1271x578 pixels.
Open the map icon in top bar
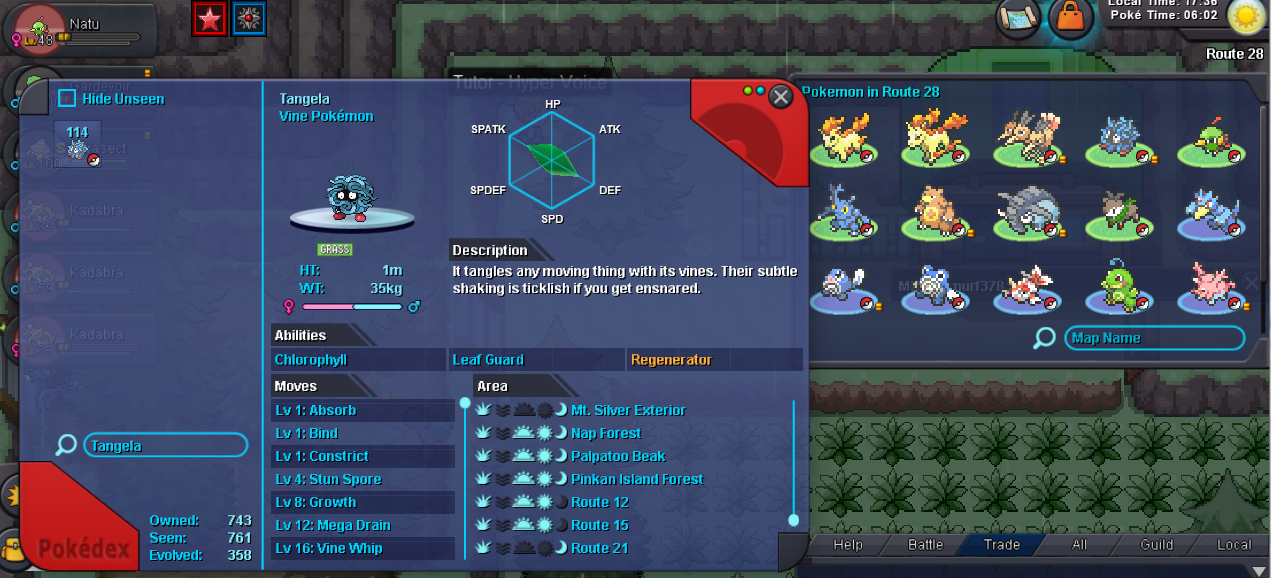pyautogui.click(x=1019, y=17)
